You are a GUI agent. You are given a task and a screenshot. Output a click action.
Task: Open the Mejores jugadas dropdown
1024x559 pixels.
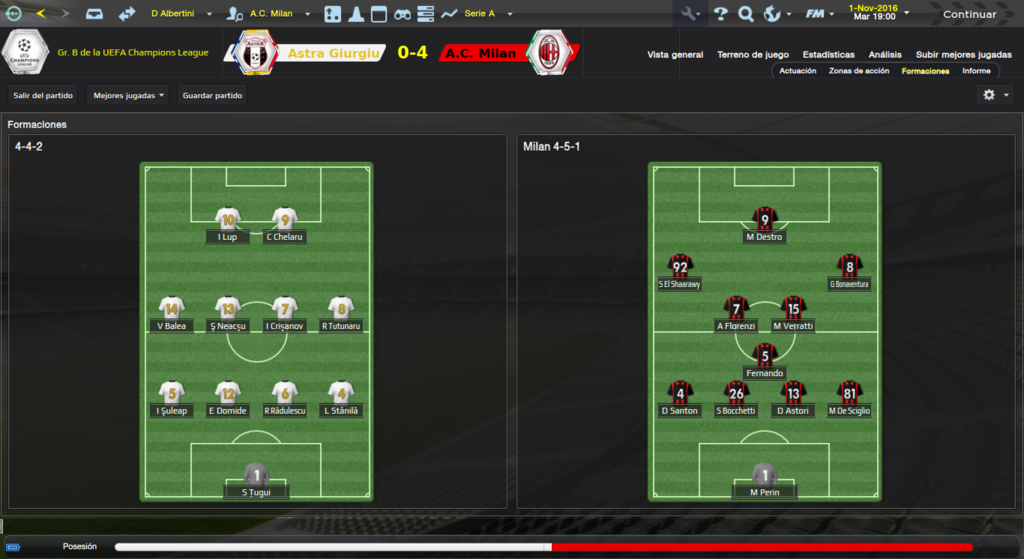point(128,96)
